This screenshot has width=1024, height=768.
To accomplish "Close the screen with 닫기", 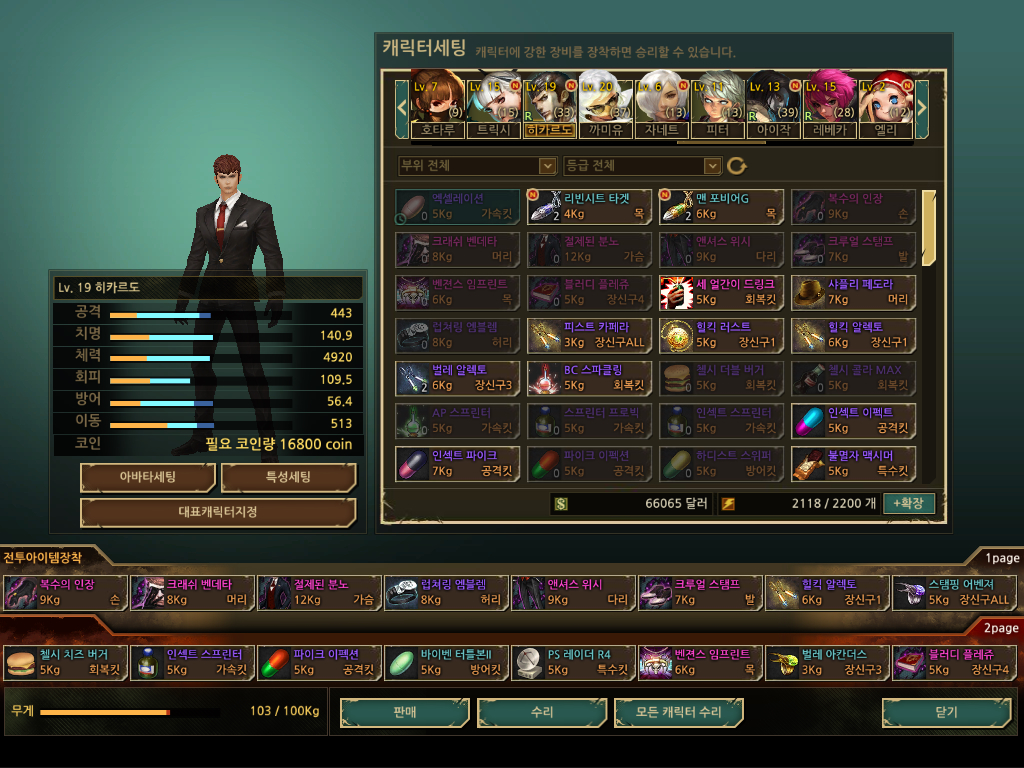I will [945, 712].
